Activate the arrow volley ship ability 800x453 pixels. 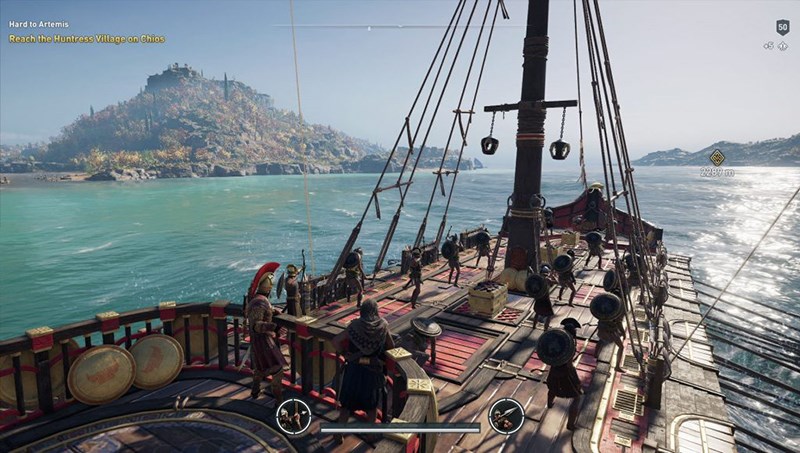pyautogui.click(x=294, y=416)
